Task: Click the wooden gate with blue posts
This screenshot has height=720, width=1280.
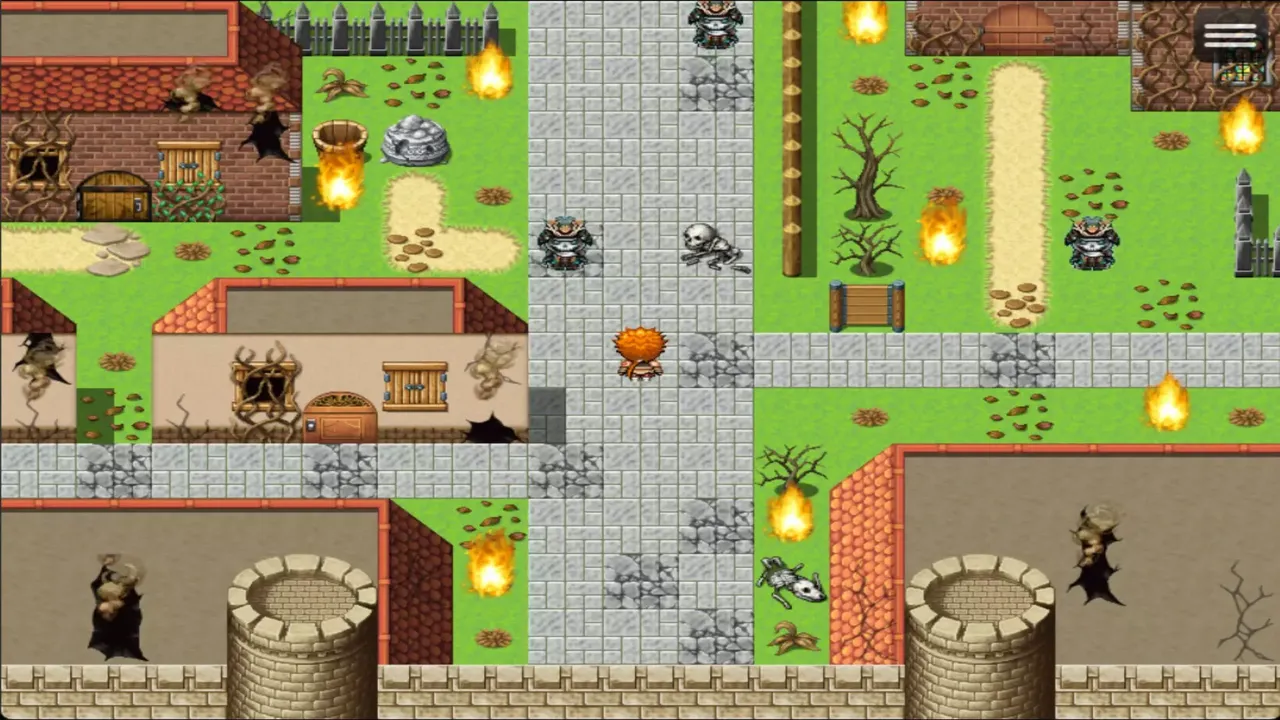Action: [865, 305]
